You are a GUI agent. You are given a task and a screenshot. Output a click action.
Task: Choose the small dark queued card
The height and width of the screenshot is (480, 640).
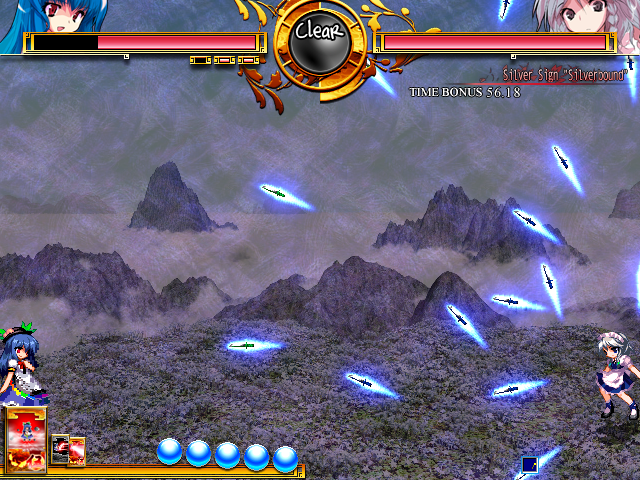point(60,449)
